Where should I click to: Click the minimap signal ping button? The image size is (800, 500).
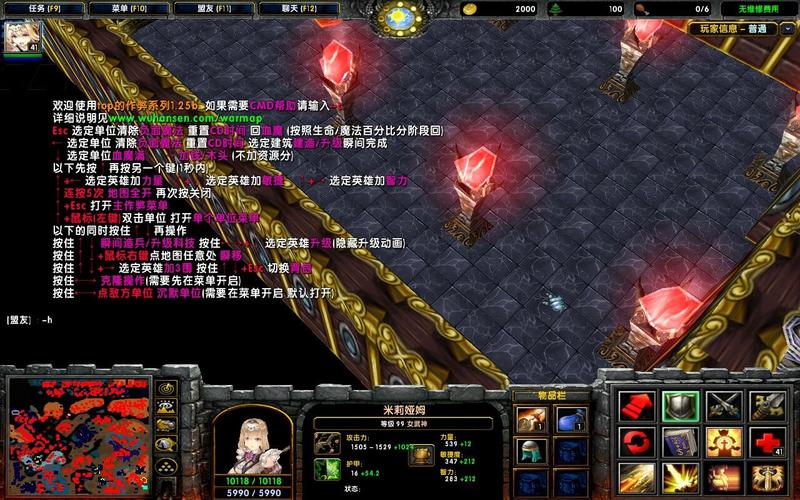point(167,388)
